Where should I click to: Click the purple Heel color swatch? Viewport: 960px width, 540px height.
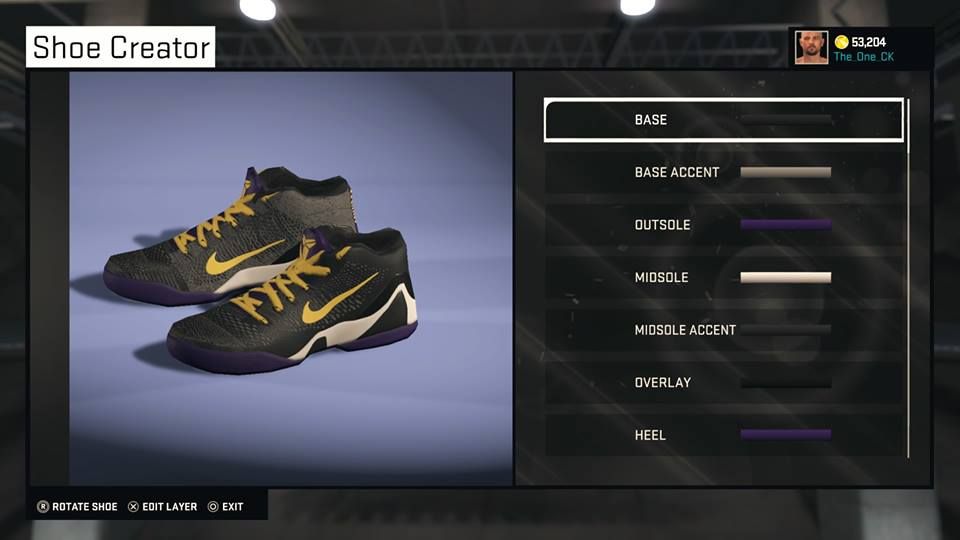(785, 435)
